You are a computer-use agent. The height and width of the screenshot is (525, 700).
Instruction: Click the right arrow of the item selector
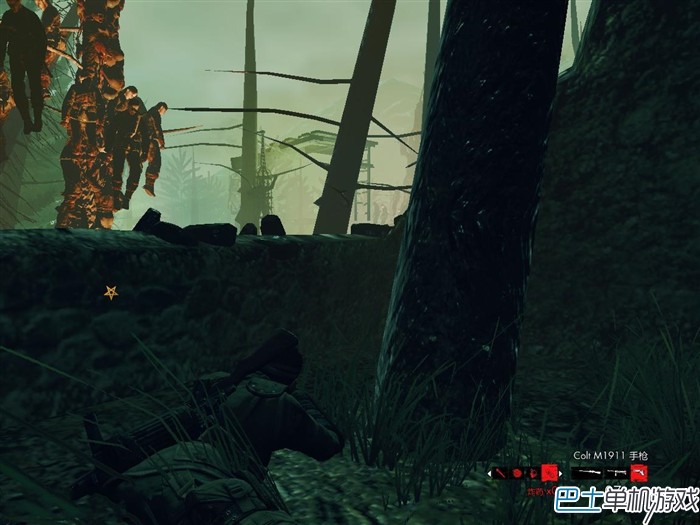[561, 474]
